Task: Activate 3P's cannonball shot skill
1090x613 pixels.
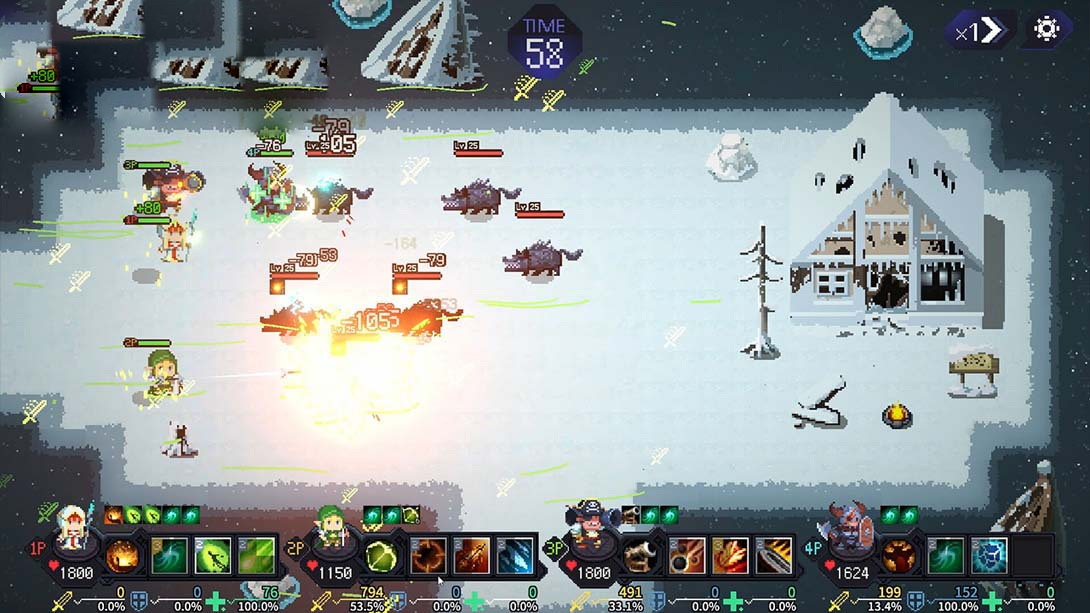Action: point(687,556)
